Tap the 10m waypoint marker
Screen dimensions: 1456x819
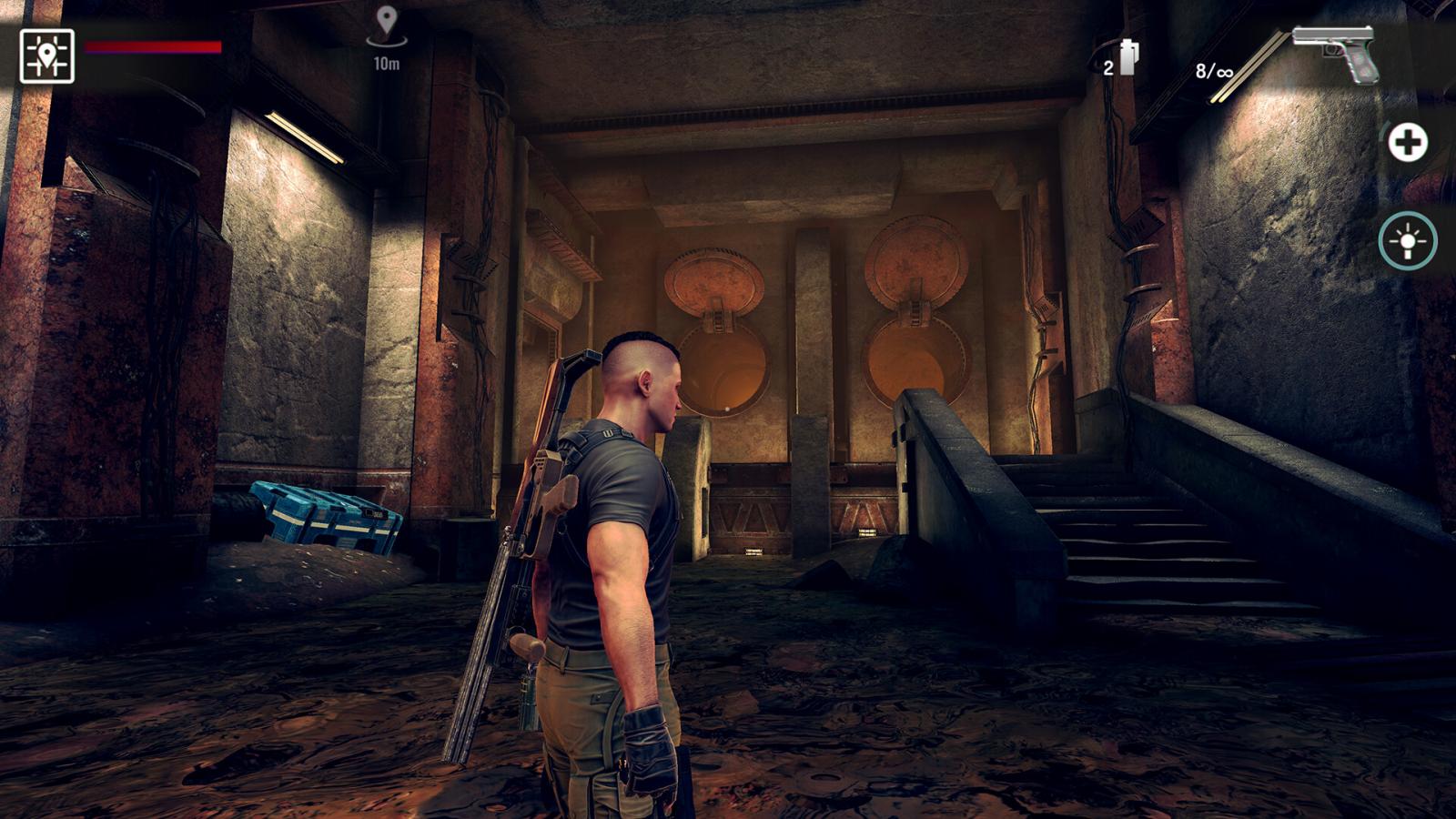387,29
